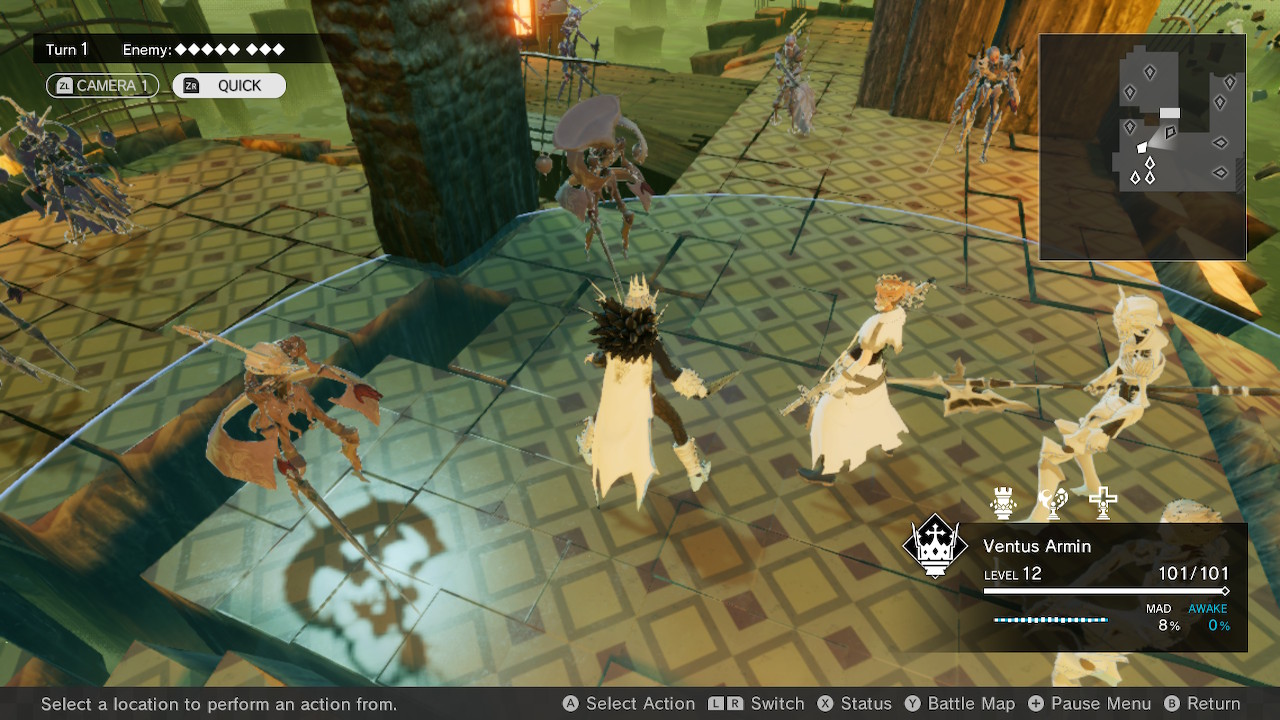Click Switch in the bottom bar
This screenshot has width=1280, height=720.
[x=757, y=704]
